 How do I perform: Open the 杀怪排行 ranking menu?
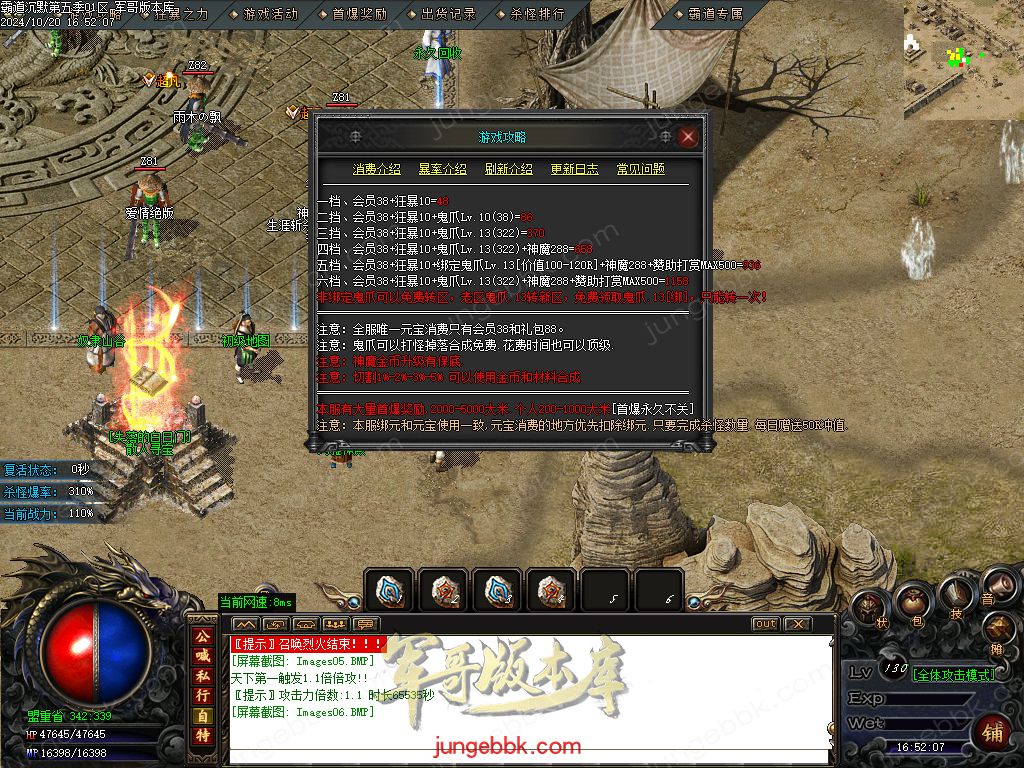[x=537, y=14]
